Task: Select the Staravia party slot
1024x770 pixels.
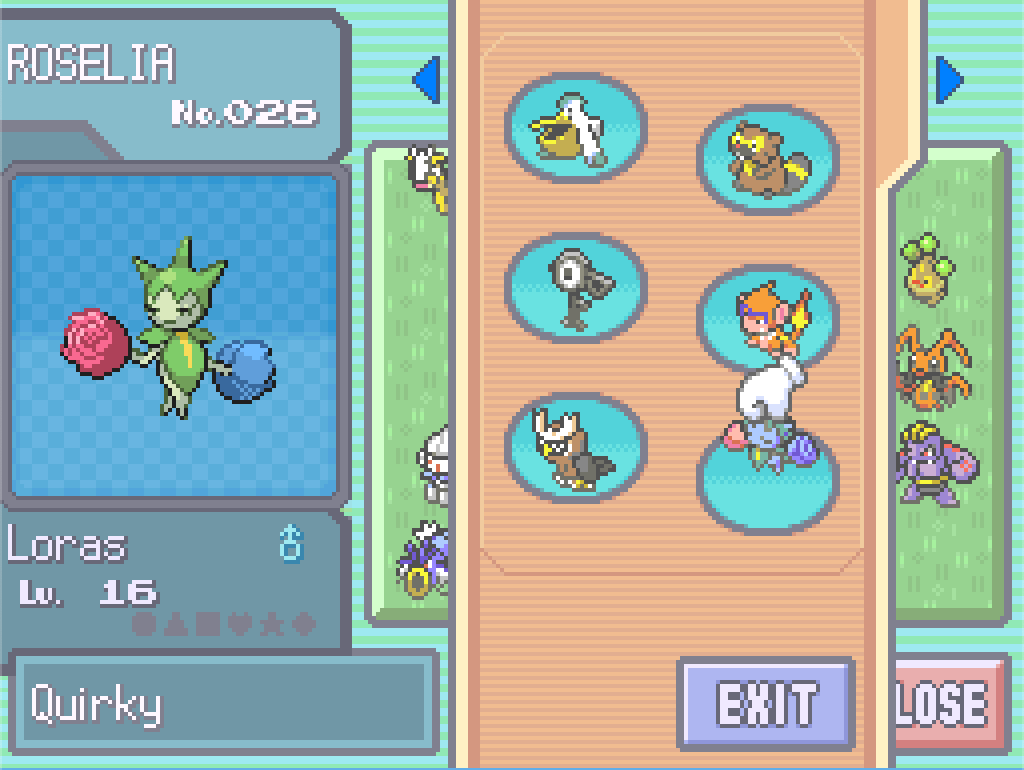Action: point(575,447)
